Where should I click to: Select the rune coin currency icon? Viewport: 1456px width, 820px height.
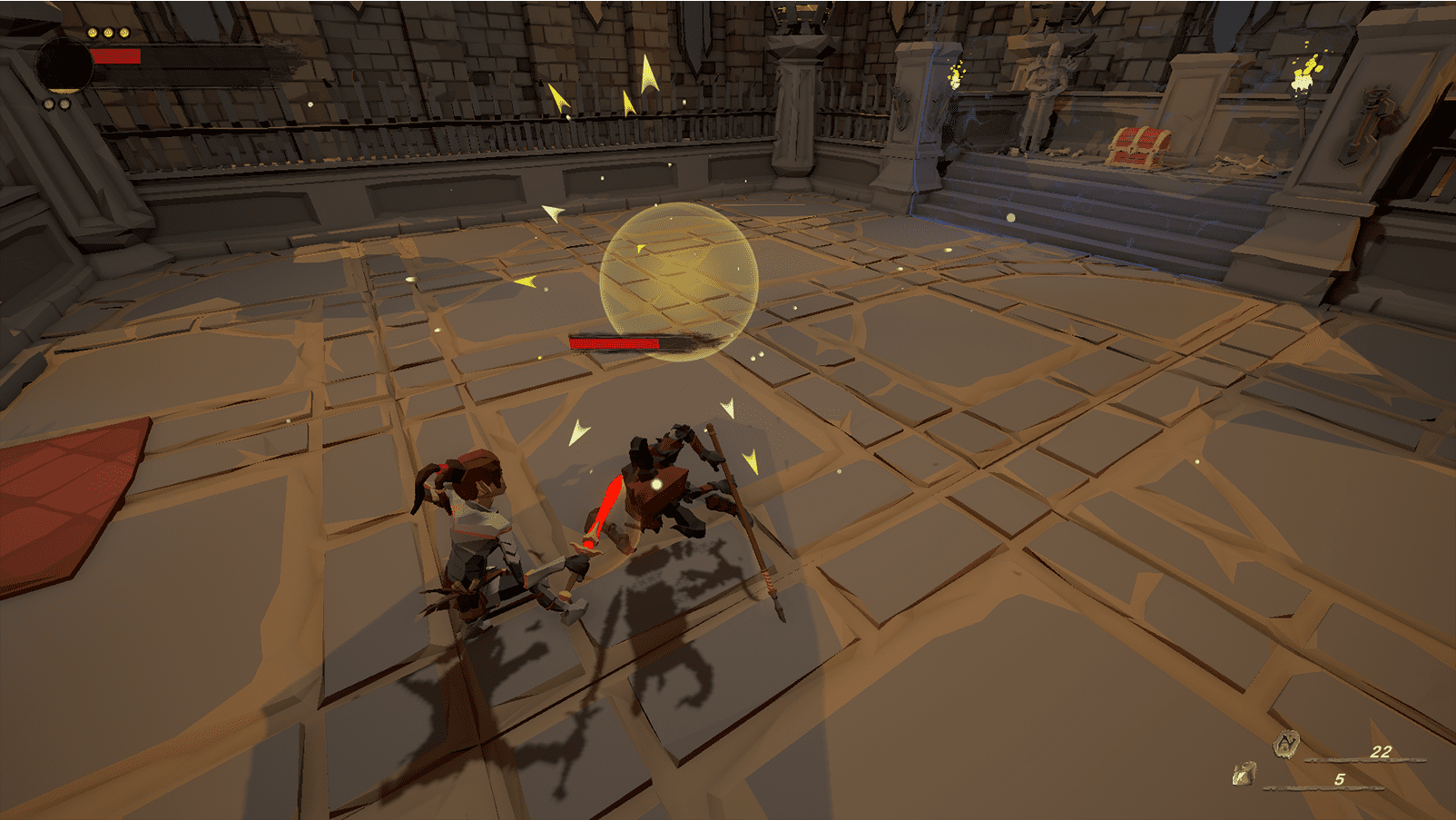point(1285,745)
